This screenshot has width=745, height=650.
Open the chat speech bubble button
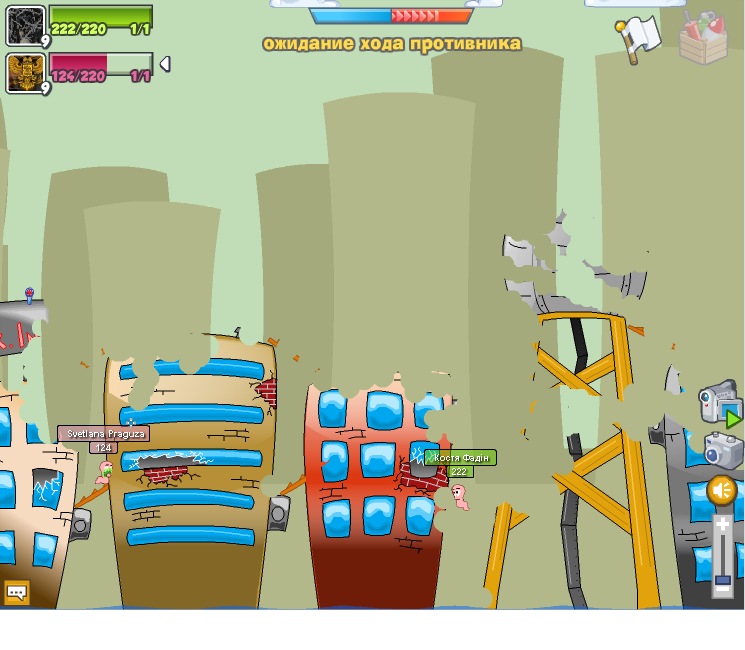click(17, 592)
